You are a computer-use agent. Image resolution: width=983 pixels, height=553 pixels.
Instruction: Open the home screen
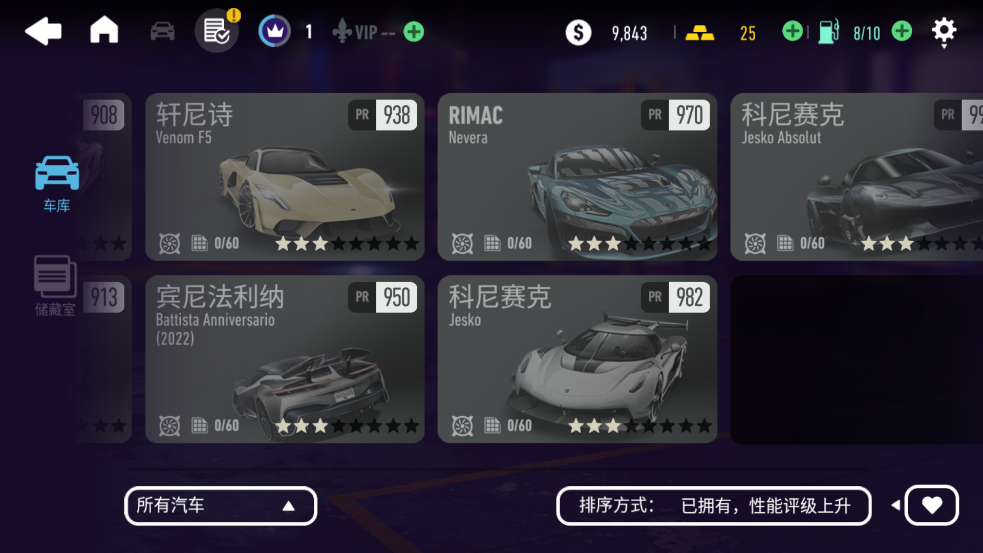104,31
